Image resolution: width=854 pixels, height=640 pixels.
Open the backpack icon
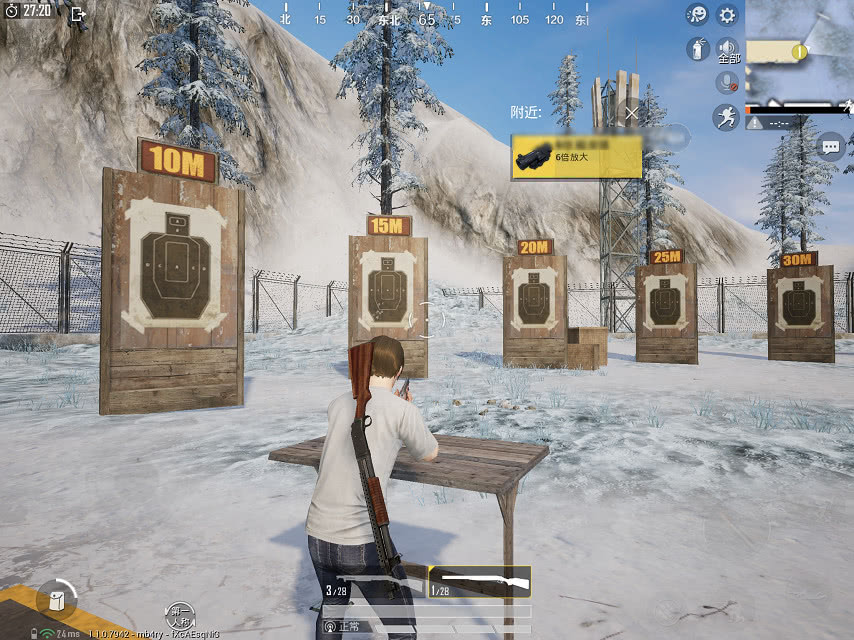pyautogui.click(x=56, y=599)
